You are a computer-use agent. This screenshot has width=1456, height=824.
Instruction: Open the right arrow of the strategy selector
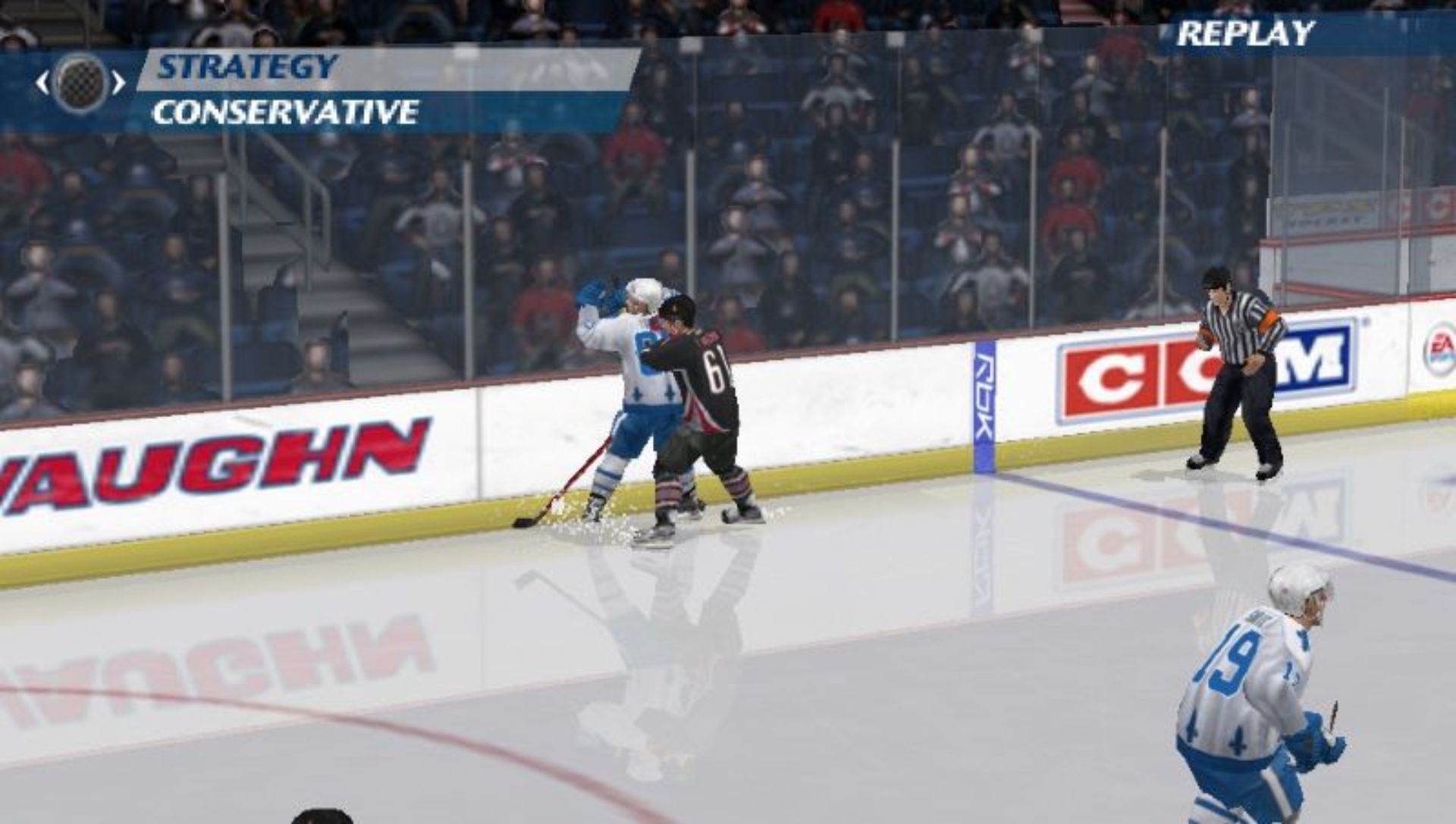click(118, 81)
